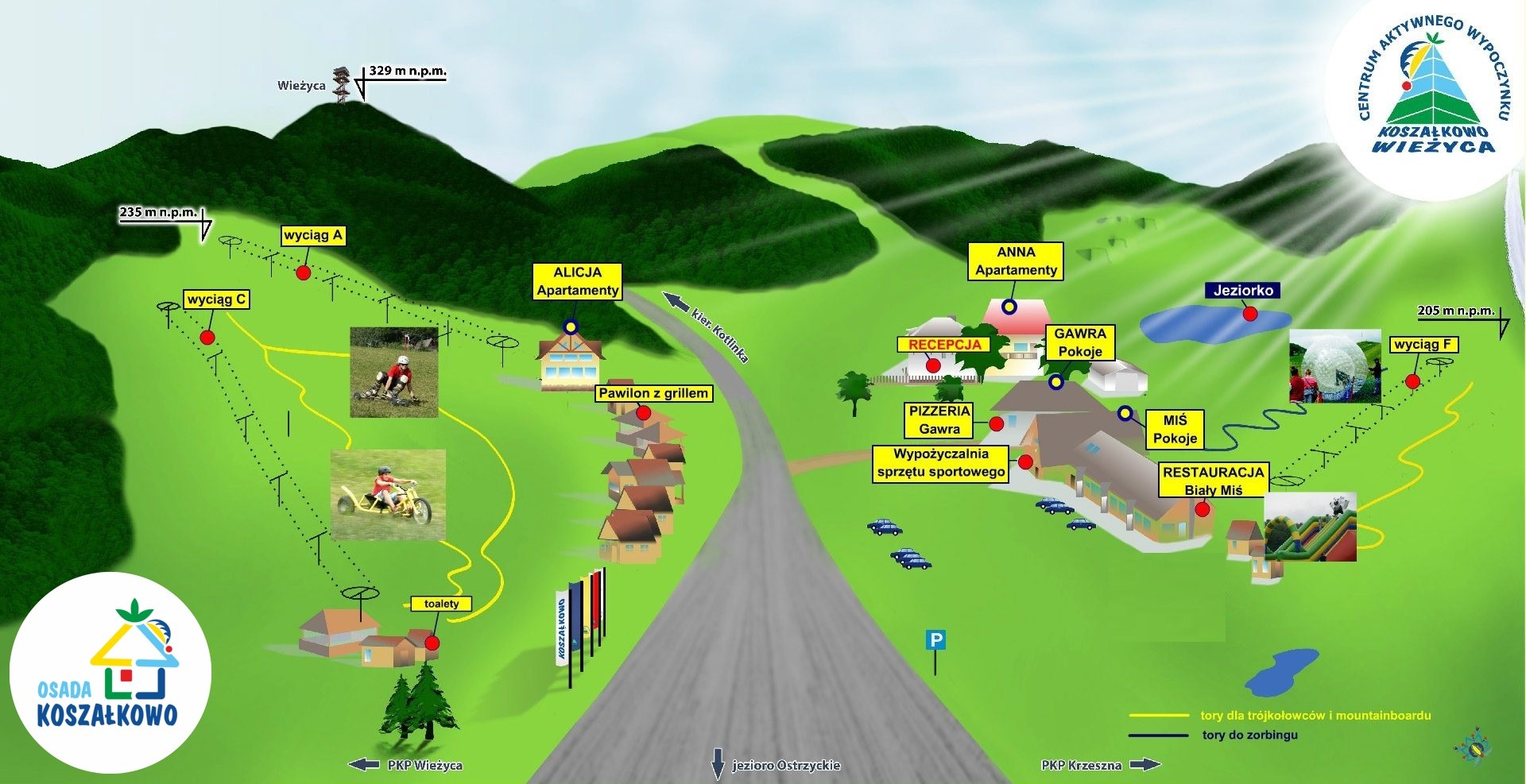Choose the Pawilon z grillem label

pyautogui.click(x=653, y=393)
